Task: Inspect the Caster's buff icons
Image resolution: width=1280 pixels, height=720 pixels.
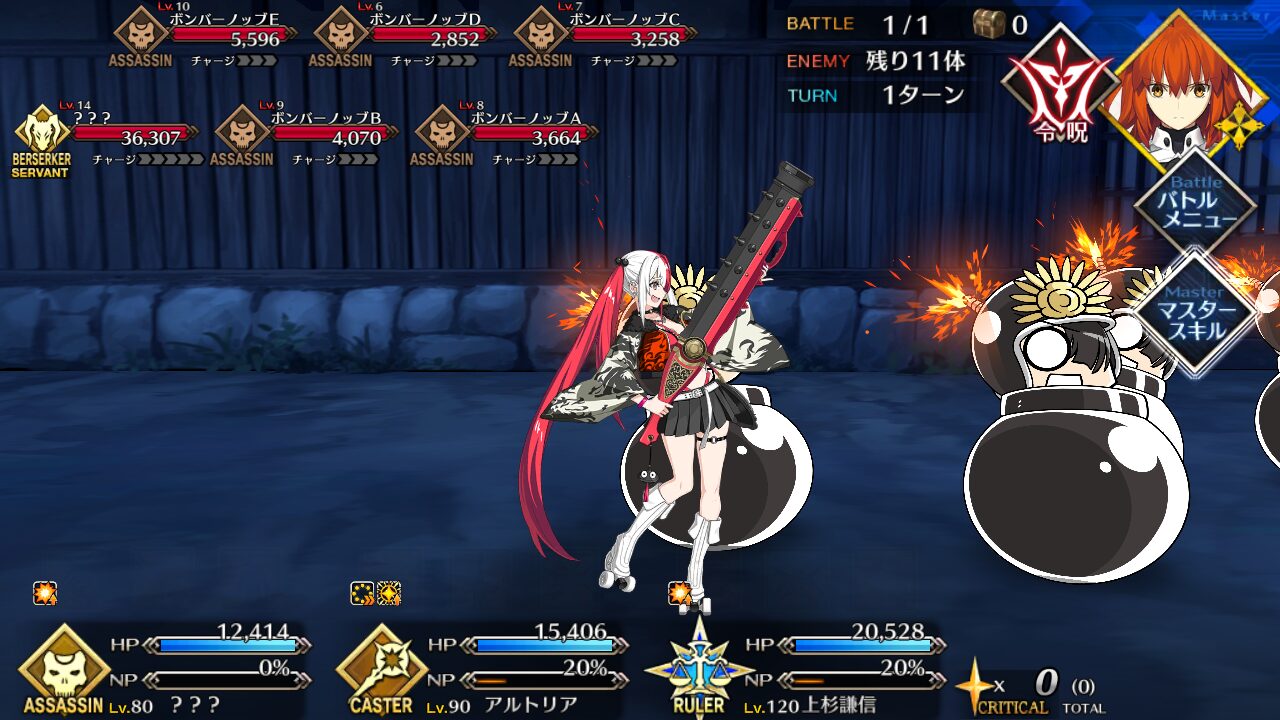Action: [376, 593]
